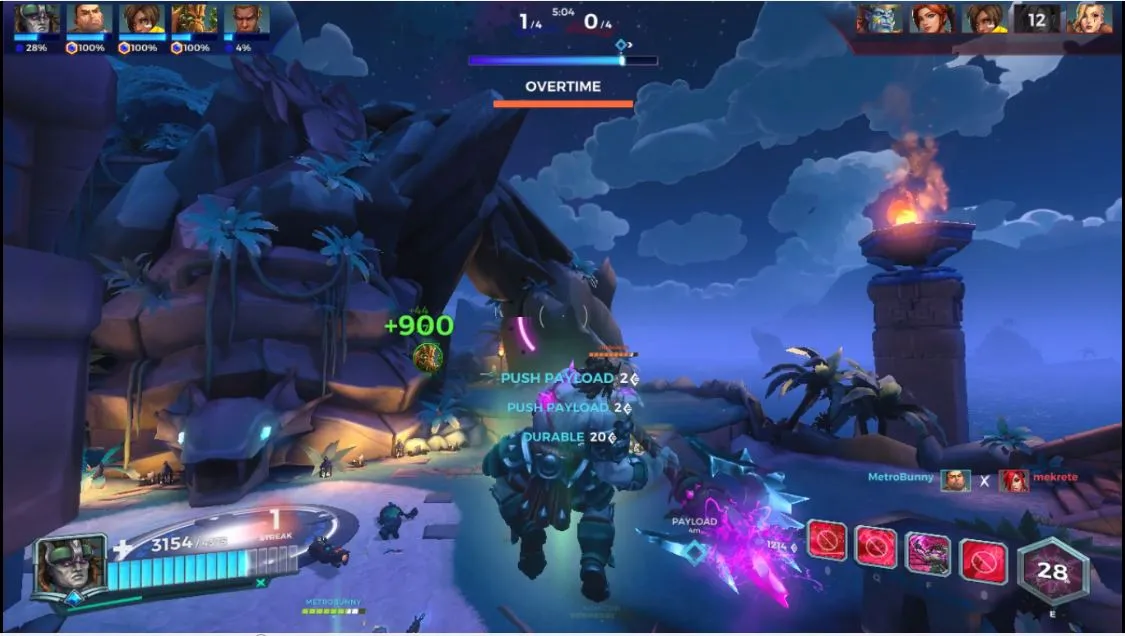Viewport: 1125px width, 636px height.
Task: Click the red-haired enemy portrait in scoreboard
Action: pyautogui.click(x=931, y=18)
